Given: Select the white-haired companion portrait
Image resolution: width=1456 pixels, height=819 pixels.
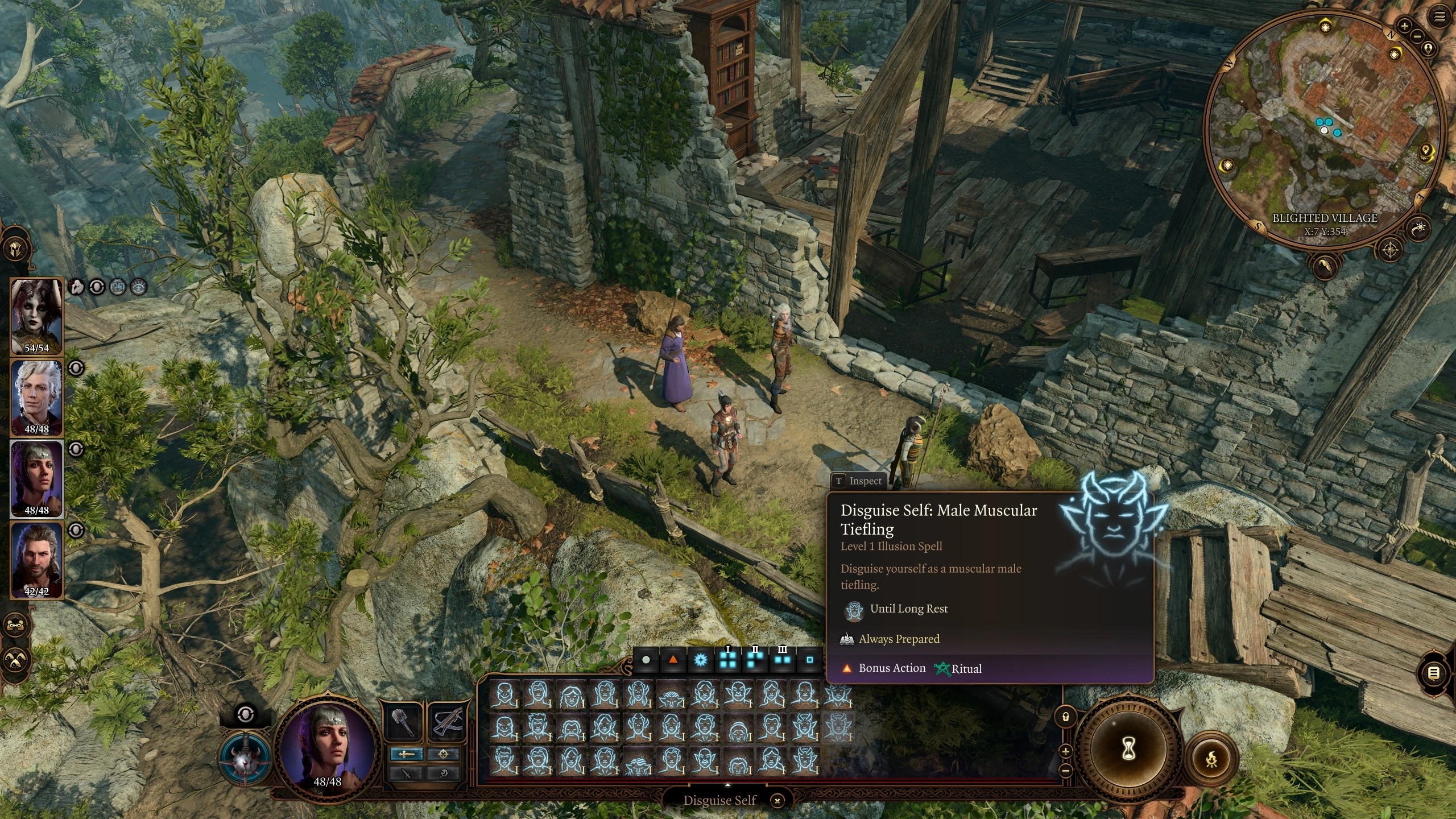Looking at the screenshot, I should (x=37, y=398).
